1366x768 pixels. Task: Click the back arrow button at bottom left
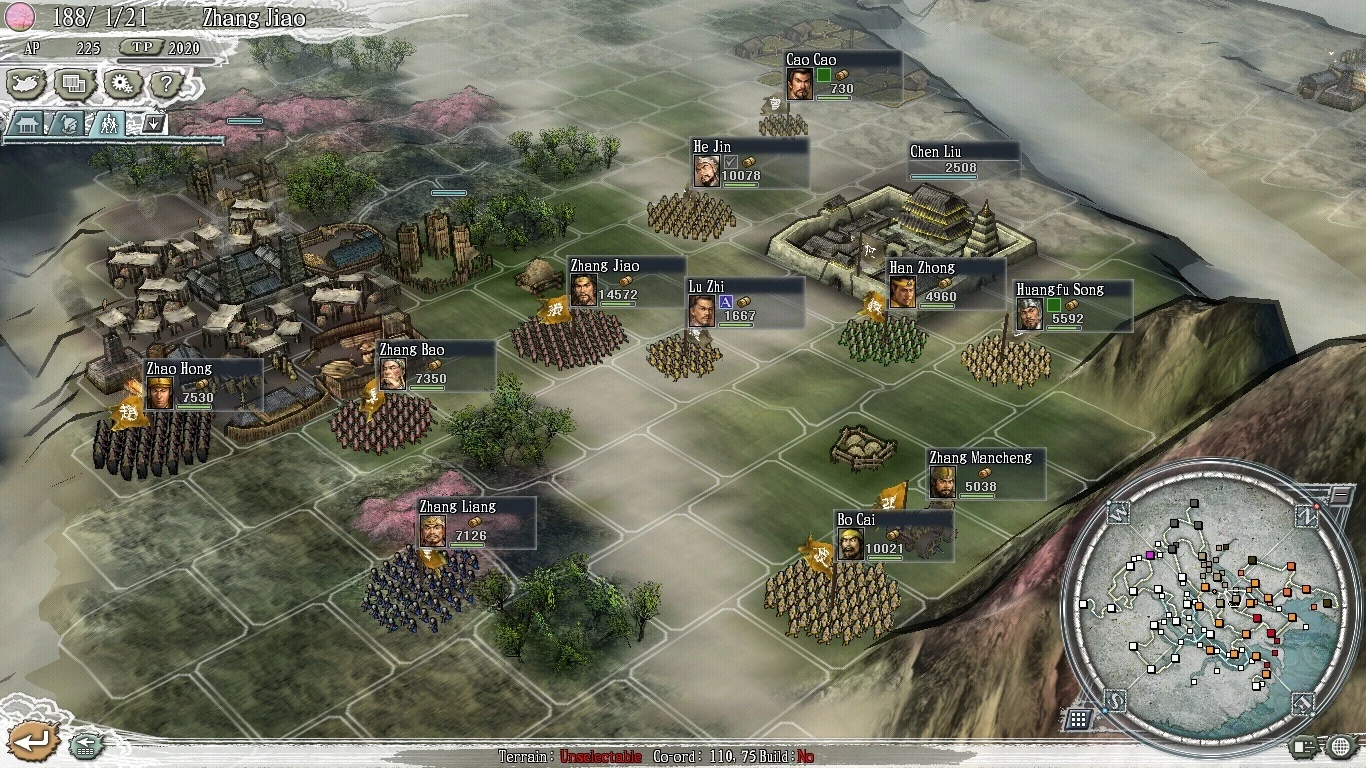pyautogui.click(x=35, y=741)
